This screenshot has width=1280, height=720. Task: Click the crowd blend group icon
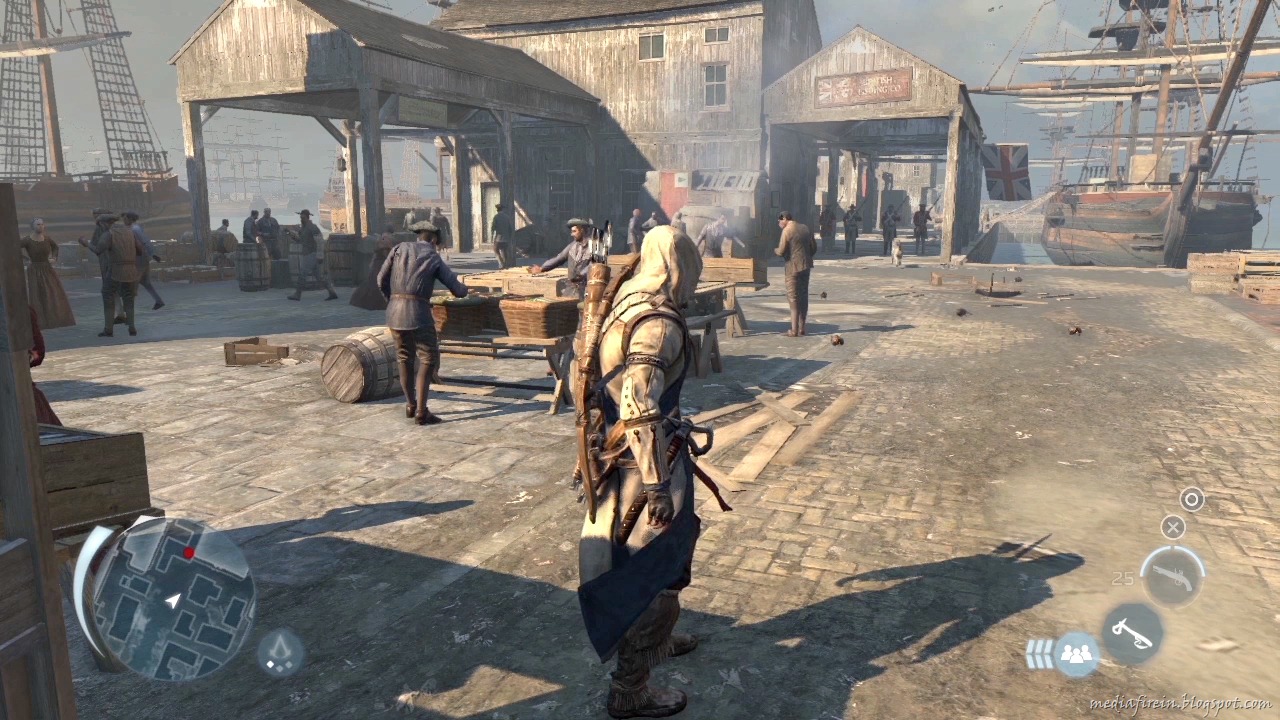pyautogui.click(x=1075, y=652)
